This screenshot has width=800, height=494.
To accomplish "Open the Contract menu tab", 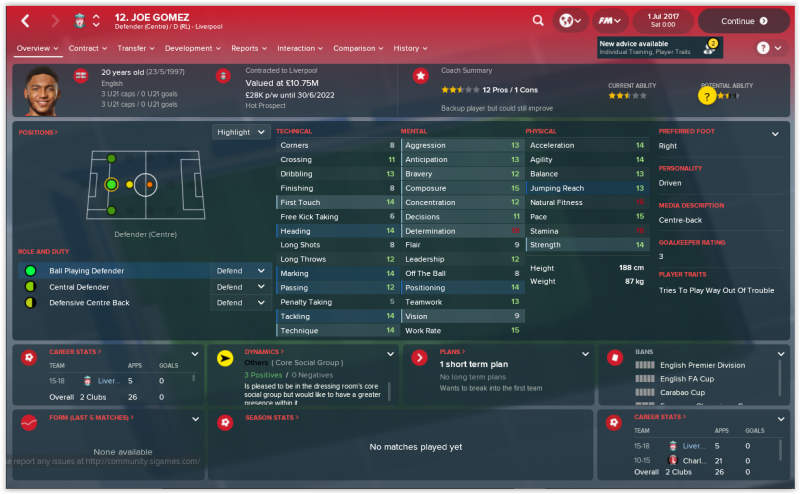I will tap(87, 48).
